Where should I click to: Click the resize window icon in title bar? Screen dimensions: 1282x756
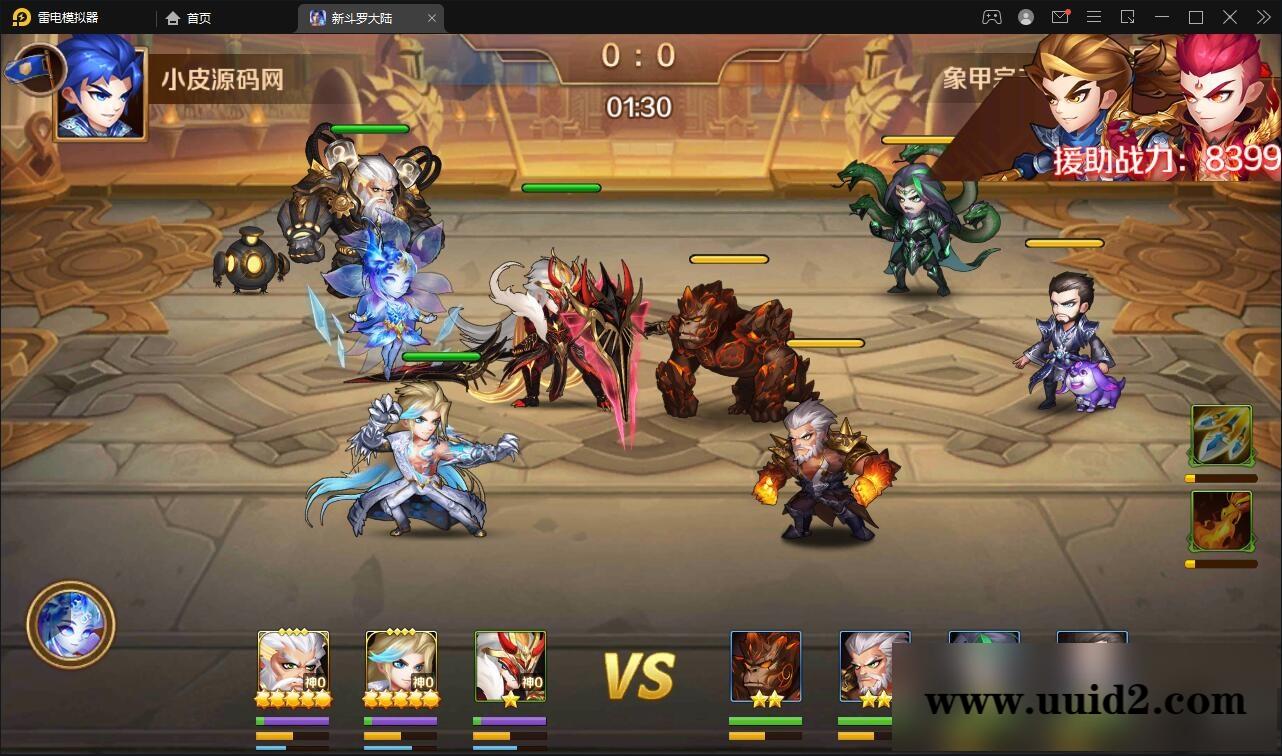1128,17
